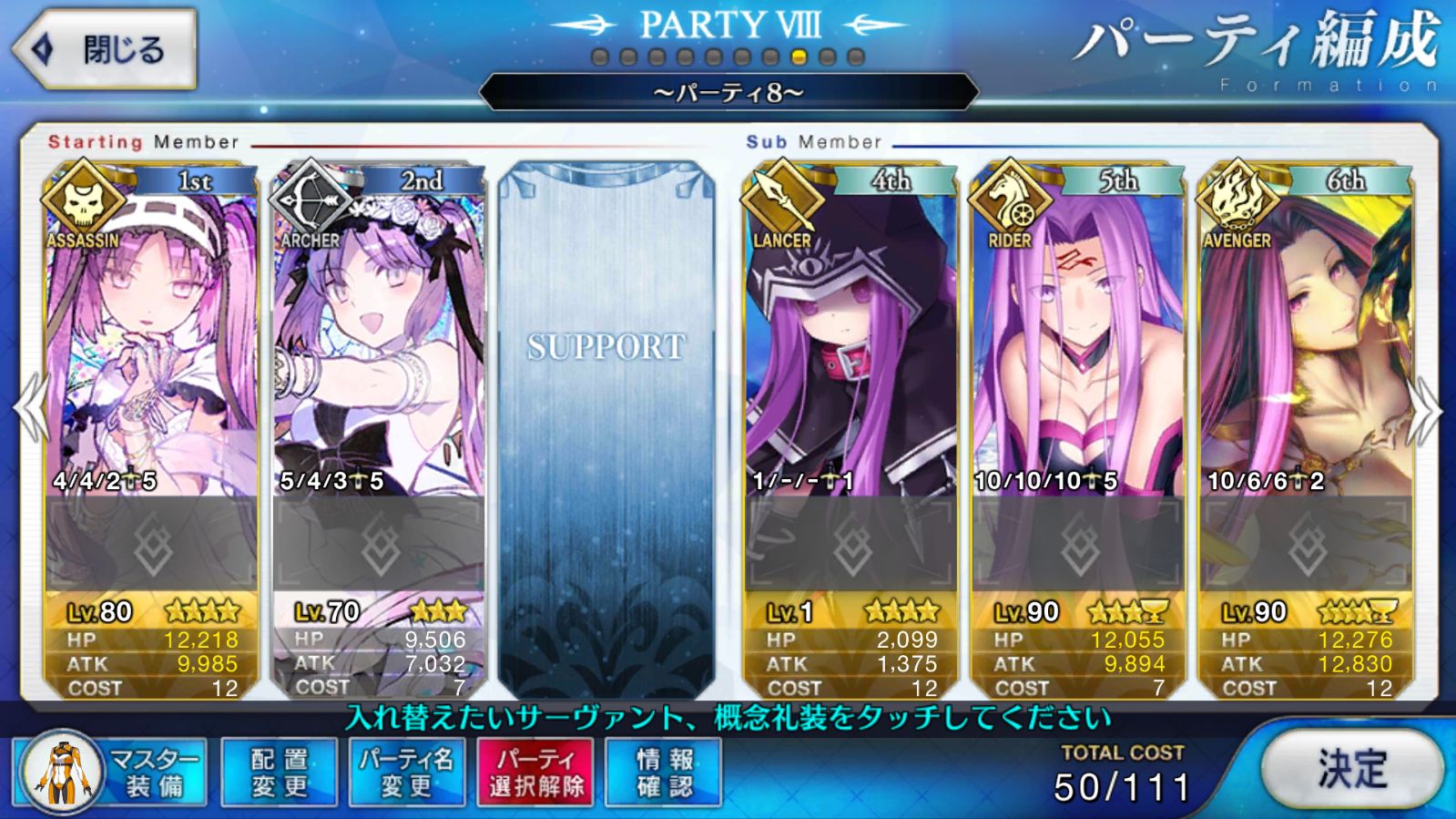1456x819 pixels.
Task: Rename party via パーティ名変更
Action: 407,773
